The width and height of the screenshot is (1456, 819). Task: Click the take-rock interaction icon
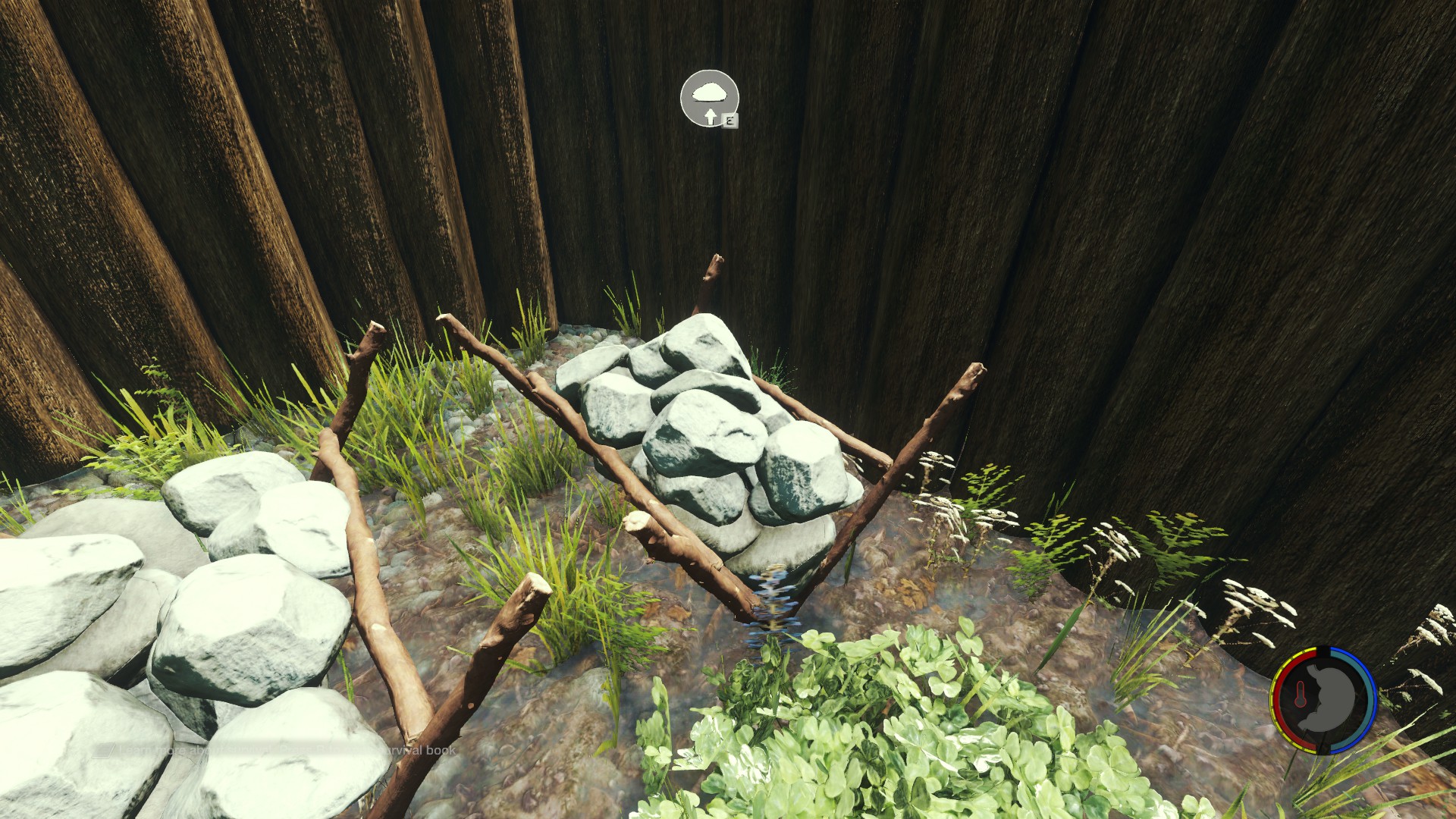tap(709, 98)
